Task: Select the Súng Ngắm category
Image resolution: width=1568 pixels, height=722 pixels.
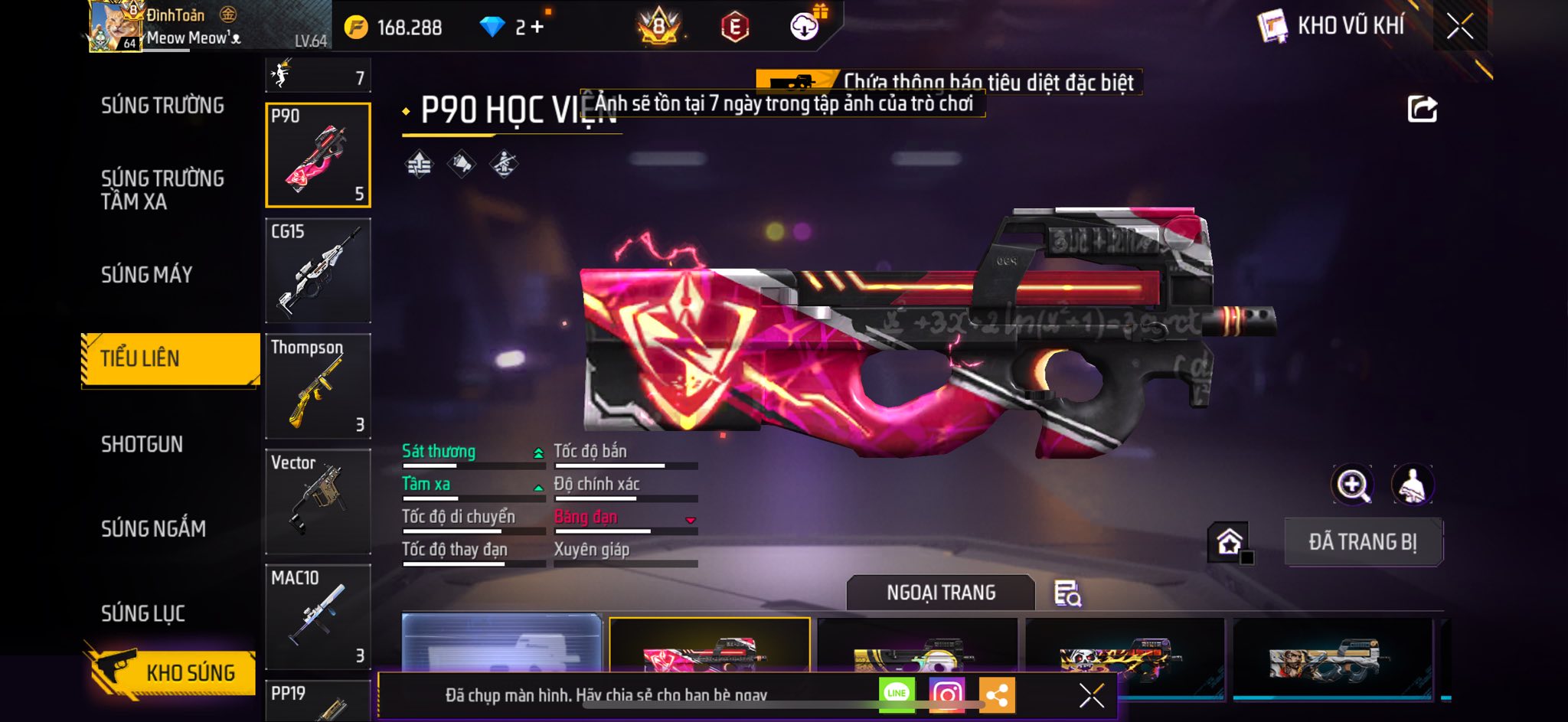Action: tap(153, 529)
